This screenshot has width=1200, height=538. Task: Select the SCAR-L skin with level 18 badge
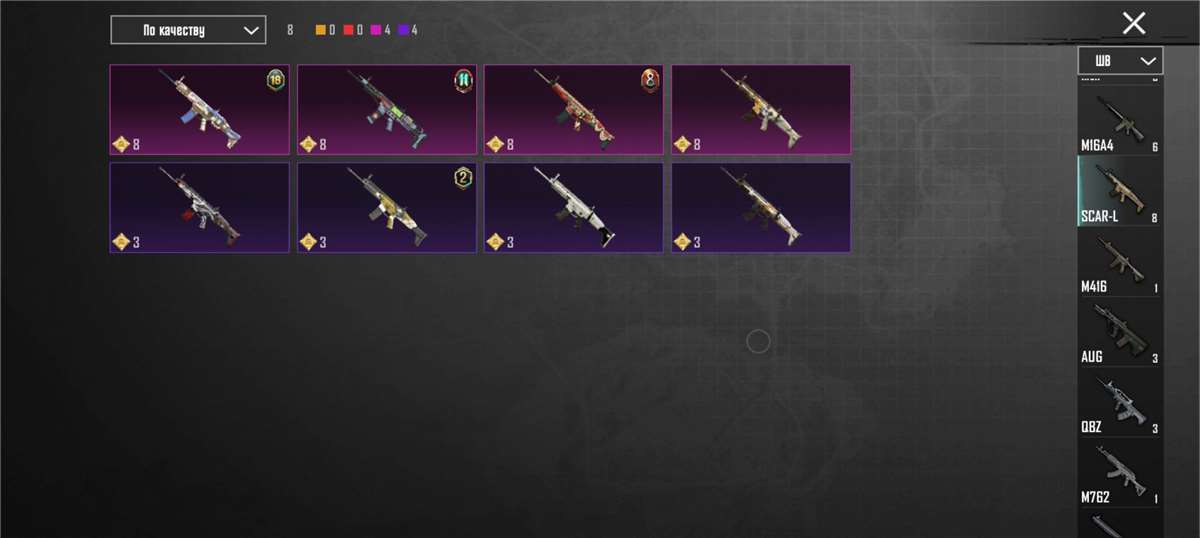coord(199,110)
